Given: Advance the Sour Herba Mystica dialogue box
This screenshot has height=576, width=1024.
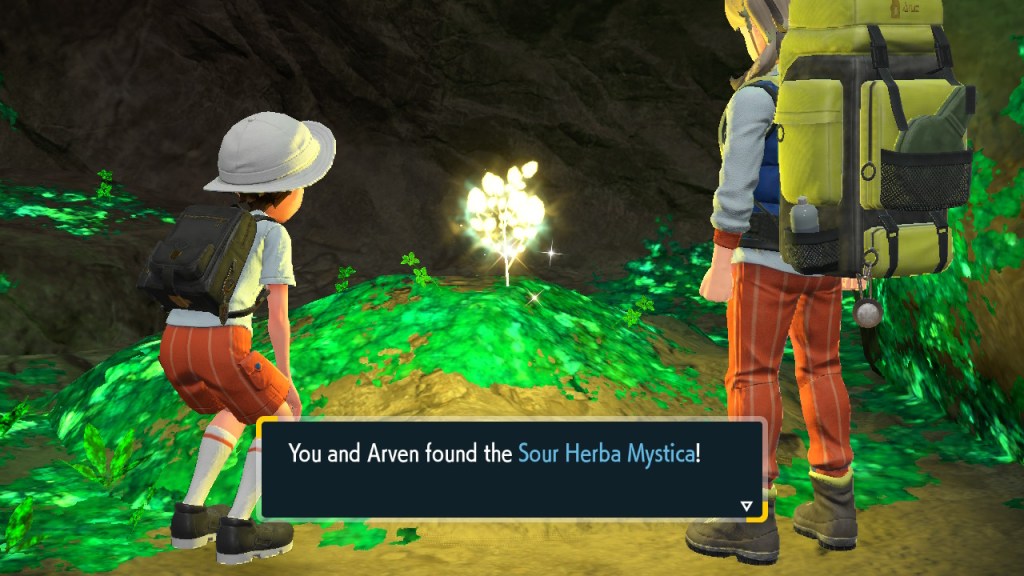Looking at the screenshot, I should point(510,468).
